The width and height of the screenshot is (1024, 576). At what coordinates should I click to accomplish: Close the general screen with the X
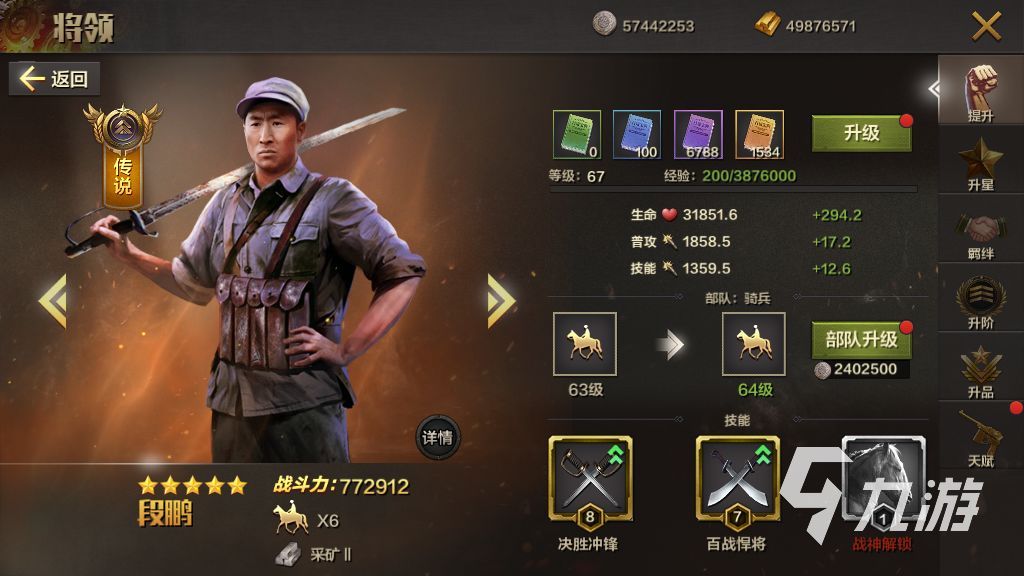[986, 26]
